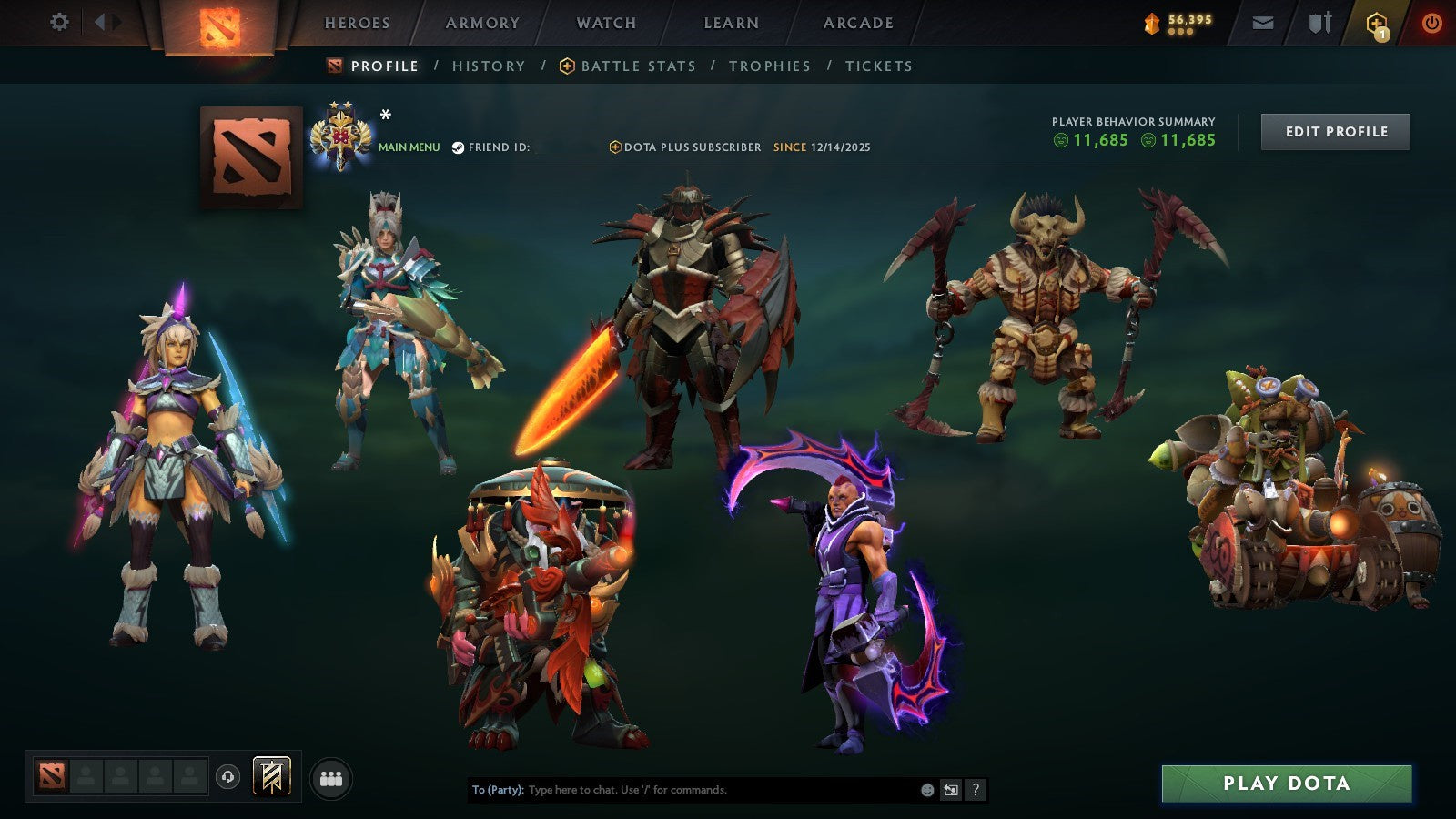Image resolution: width=1456 pixels, height=819 pixels.
Task: Open the chat help question mark
Action: (x=976, y=790)
